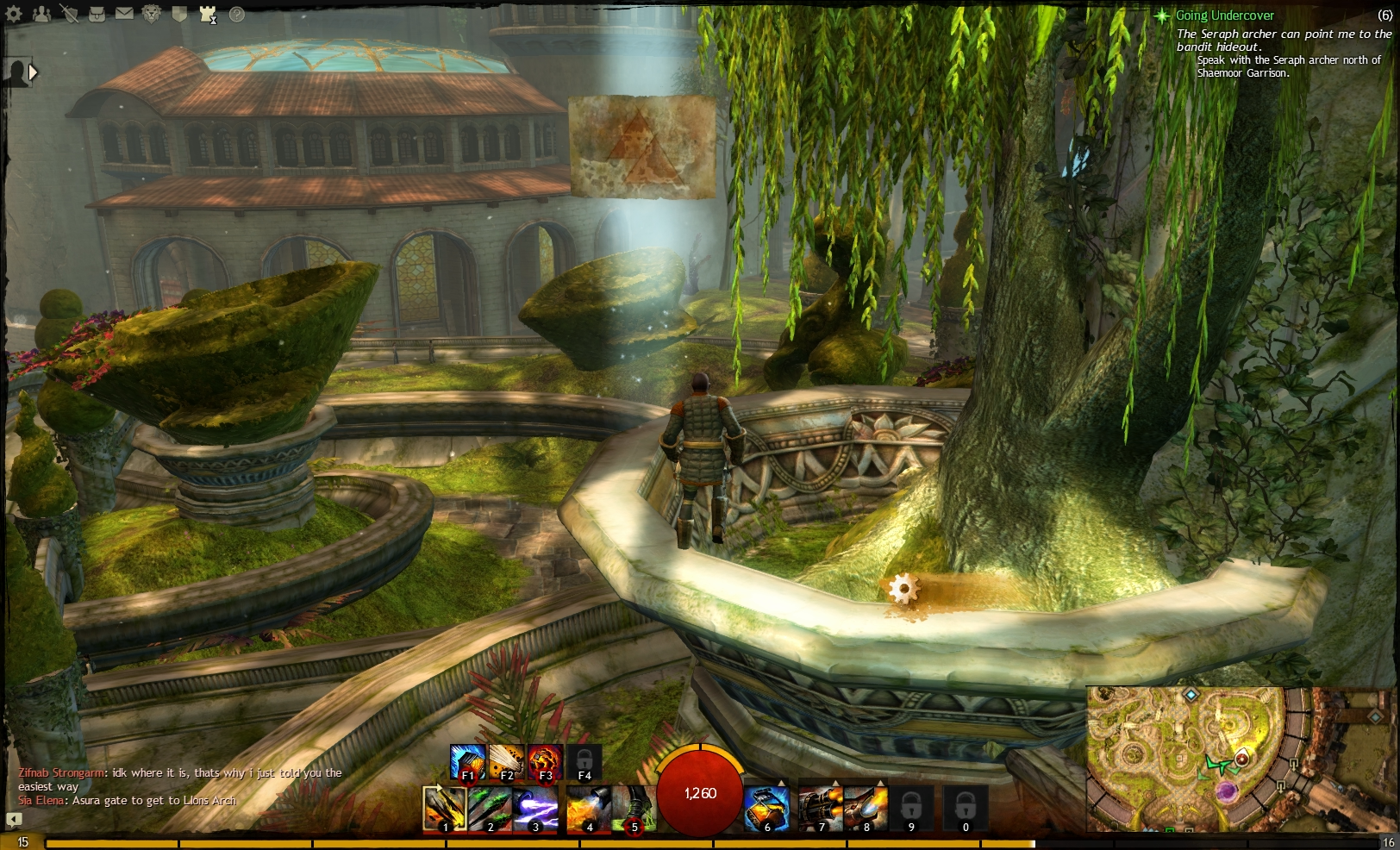The image size is (1400, 850).
Task: Open the options gear icon
Action: 13,13
